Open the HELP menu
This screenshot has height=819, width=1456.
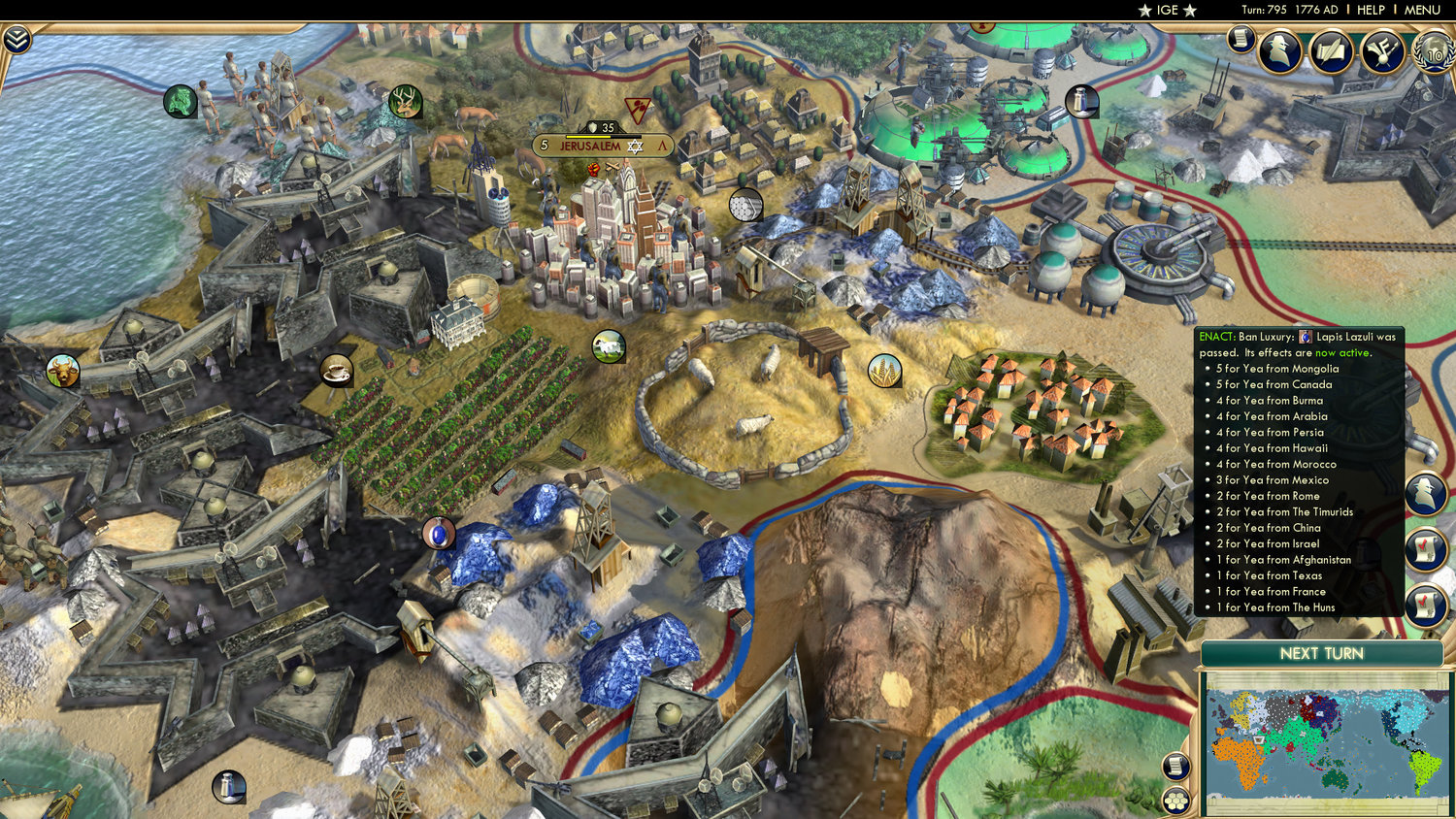[1373, 10]
